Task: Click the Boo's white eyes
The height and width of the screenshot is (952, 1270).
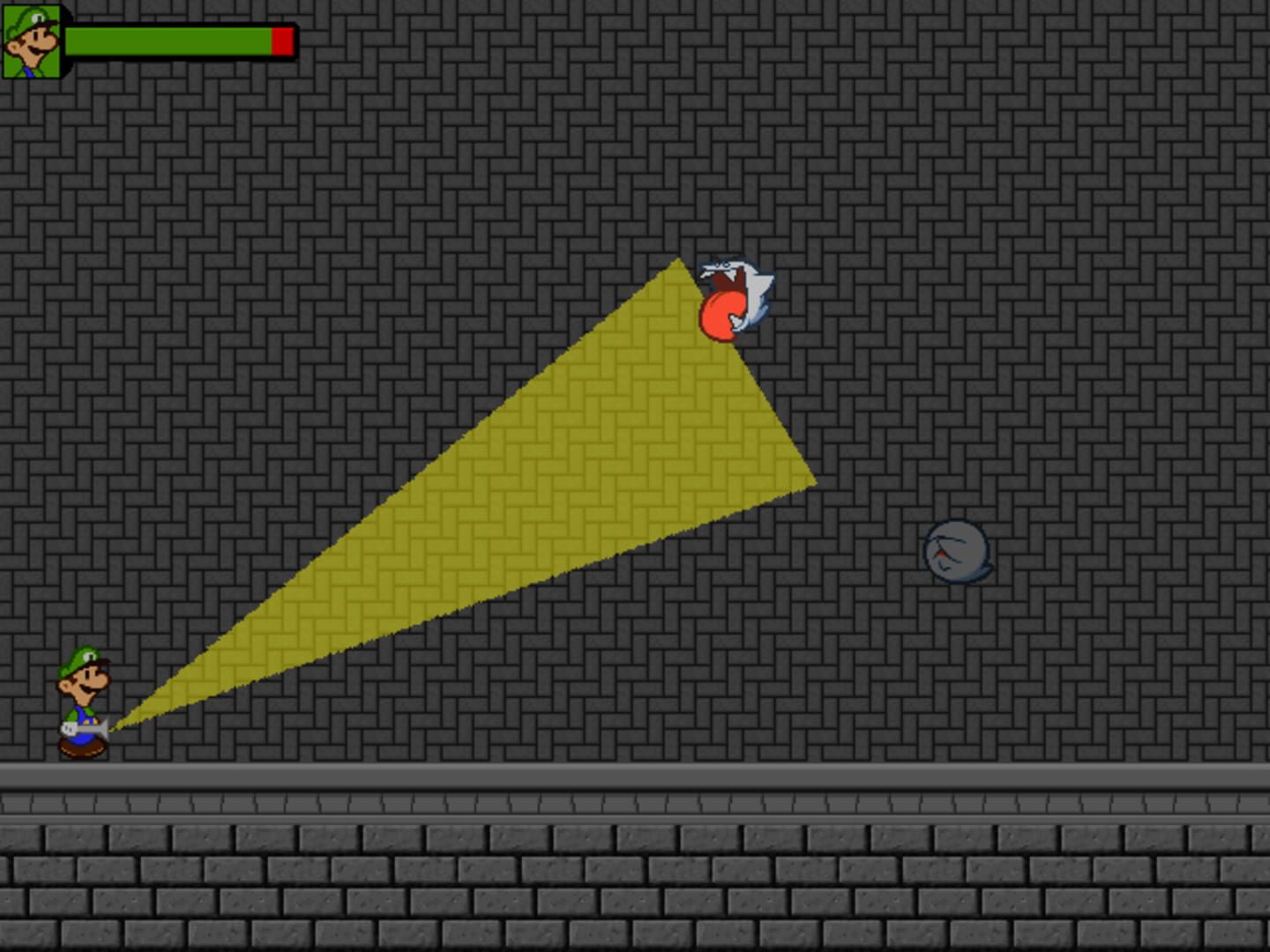Action: [723, 264]
